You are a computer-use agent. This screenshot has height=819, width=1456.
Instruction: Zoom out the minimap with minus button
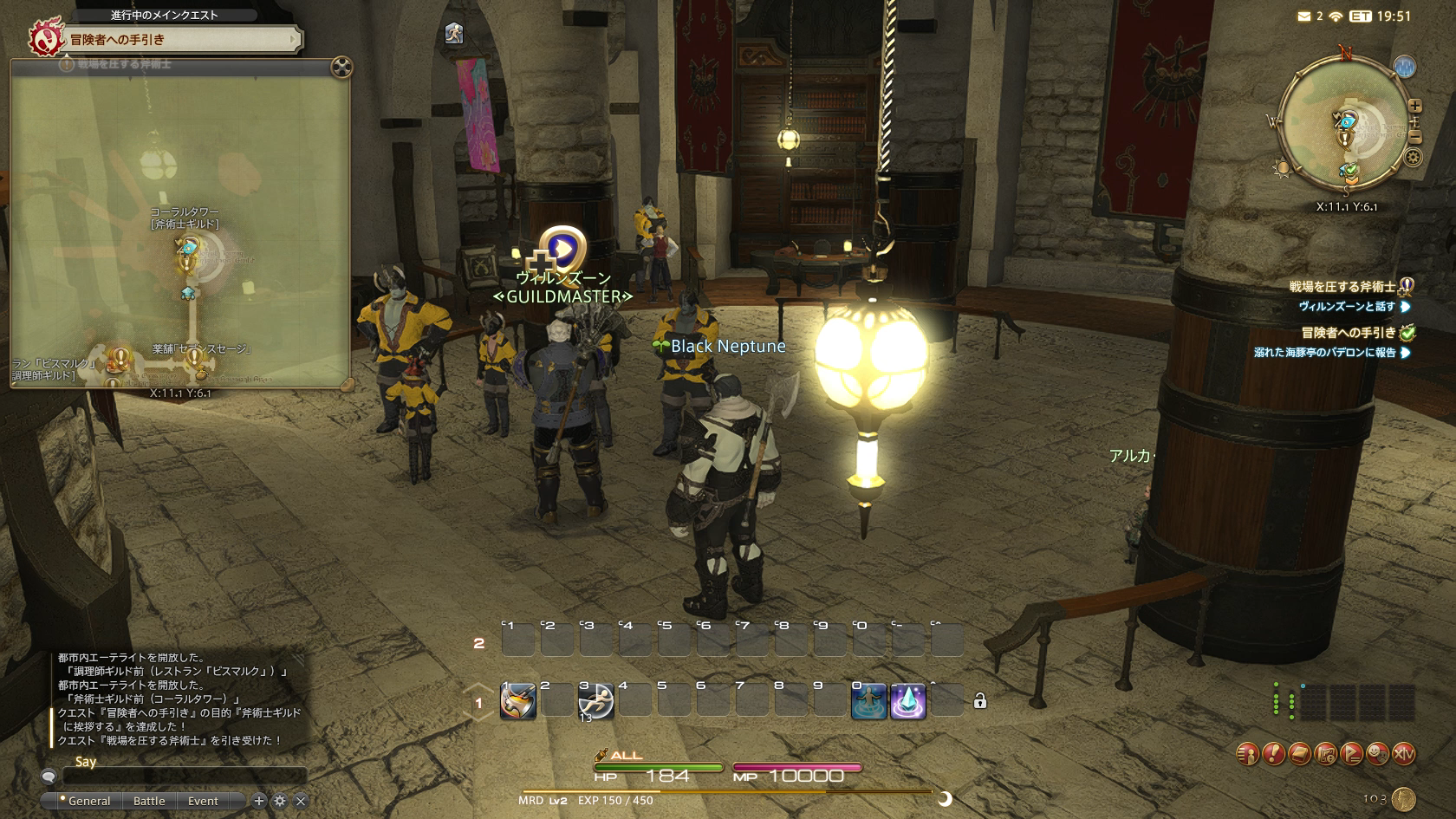pyautogui.click(x=1415, y=137)
